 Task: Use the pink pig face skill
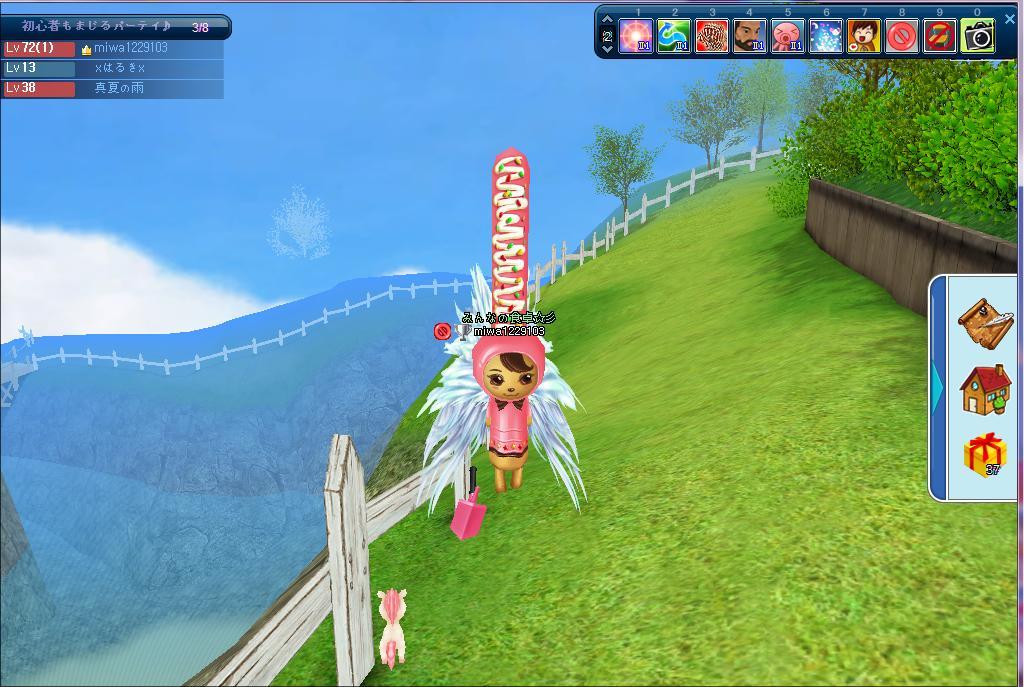[788, 36]
